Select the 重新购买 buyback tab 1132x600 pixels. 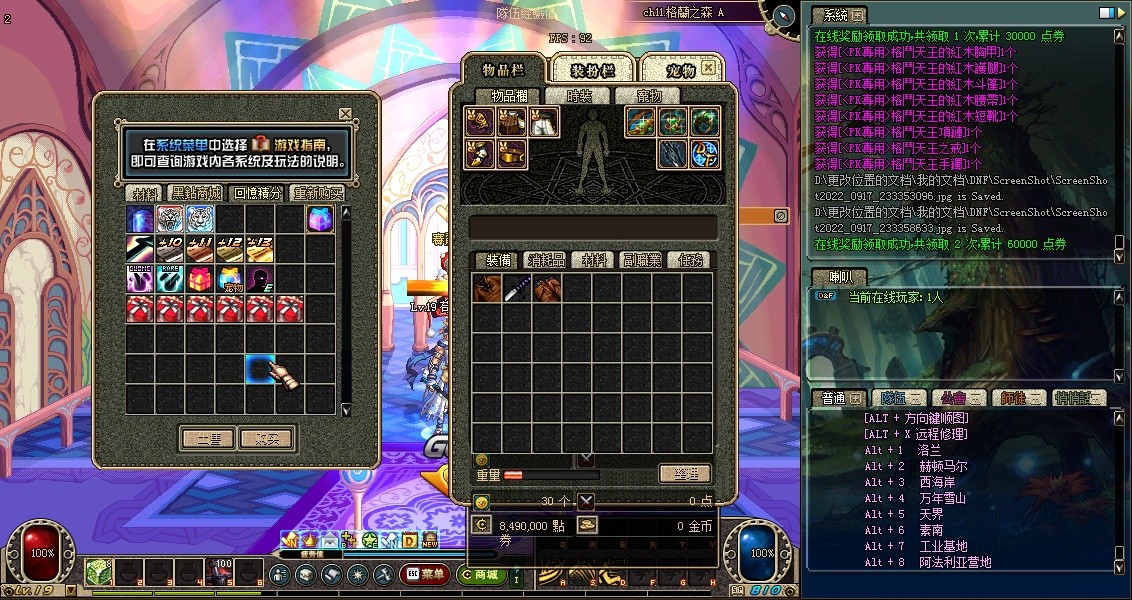318,193
